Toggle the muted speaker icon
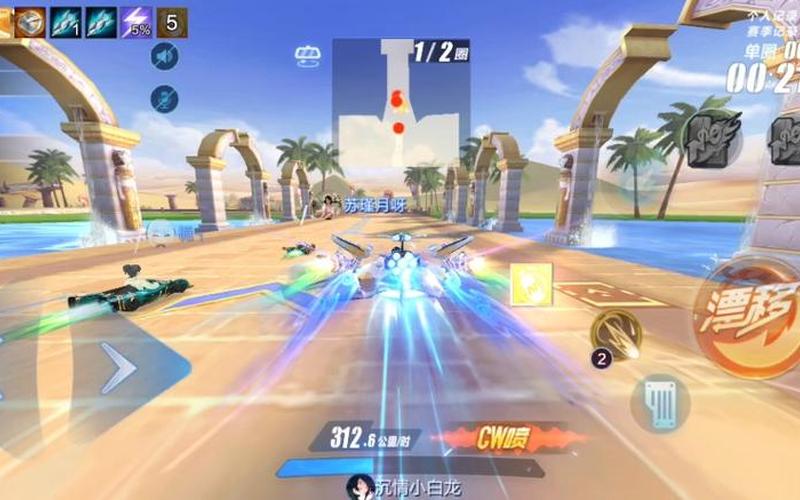The width and height of the screenshot is (800, 500). pos(164,57)
